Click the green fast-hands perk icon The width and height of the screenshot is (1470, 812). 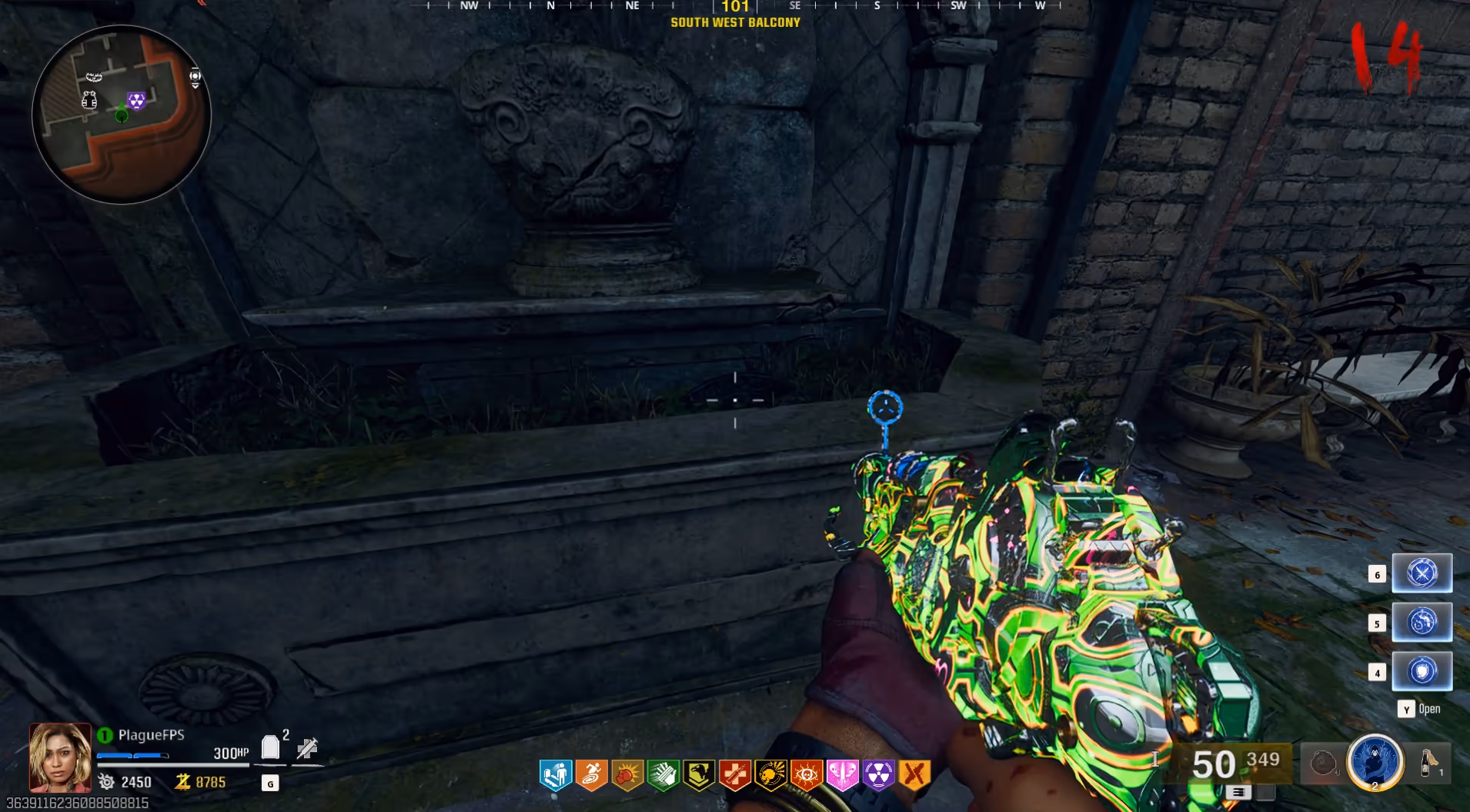point(663,775)
